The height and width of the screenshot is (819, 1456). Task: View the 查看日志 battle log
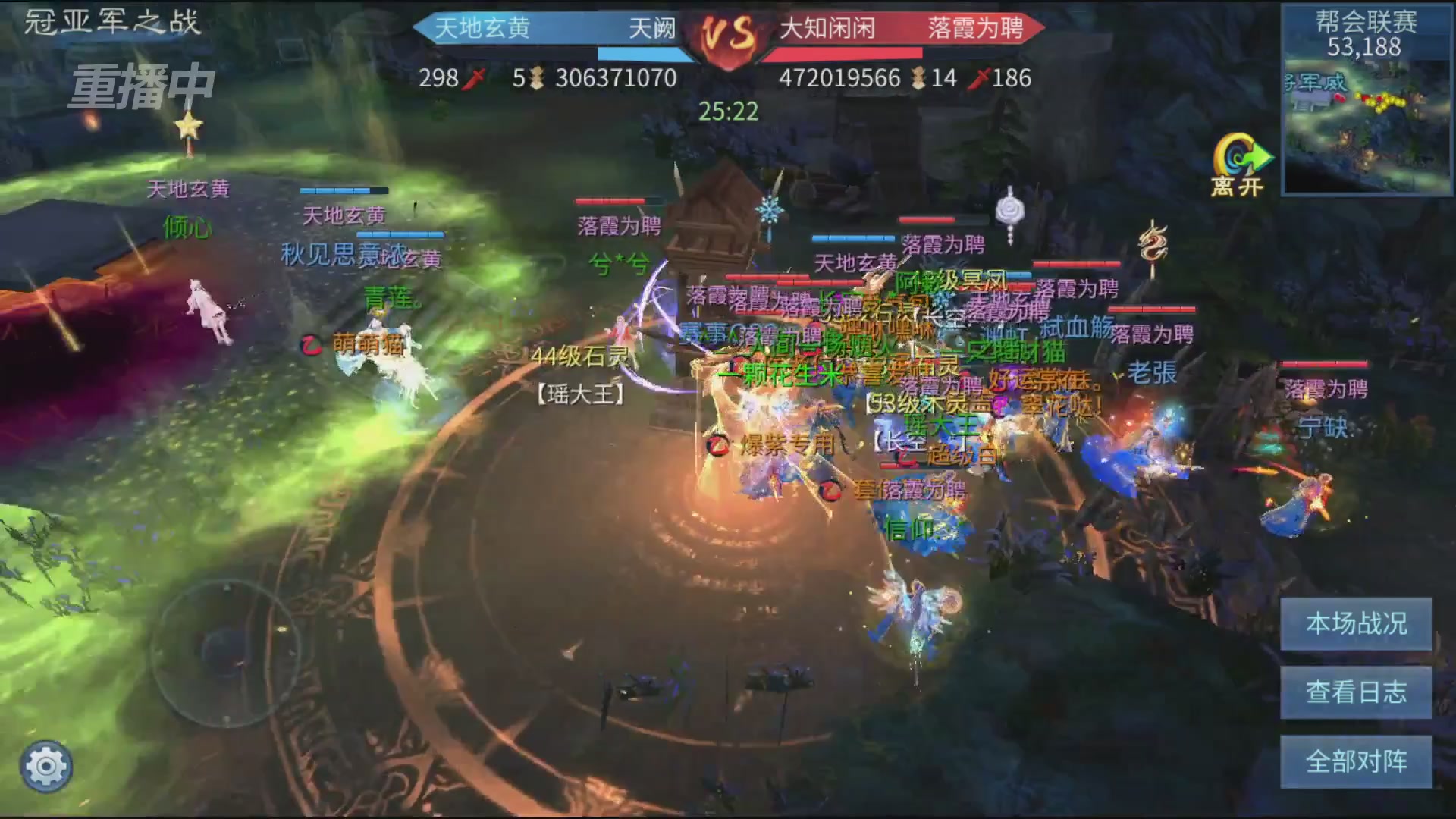(x=1355, y=692)
